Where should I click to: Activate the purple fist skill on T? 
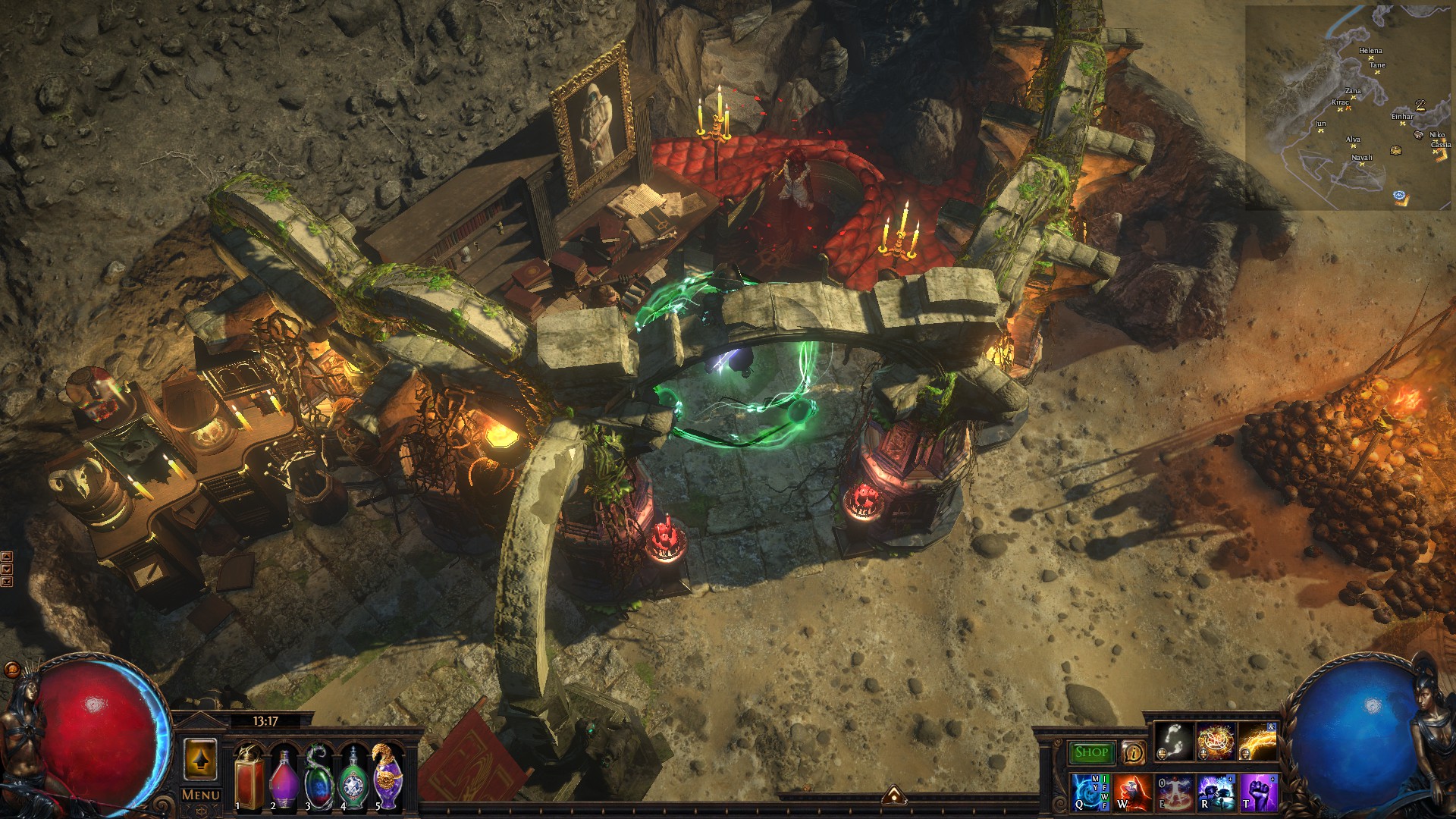[x=1257, y=792]
